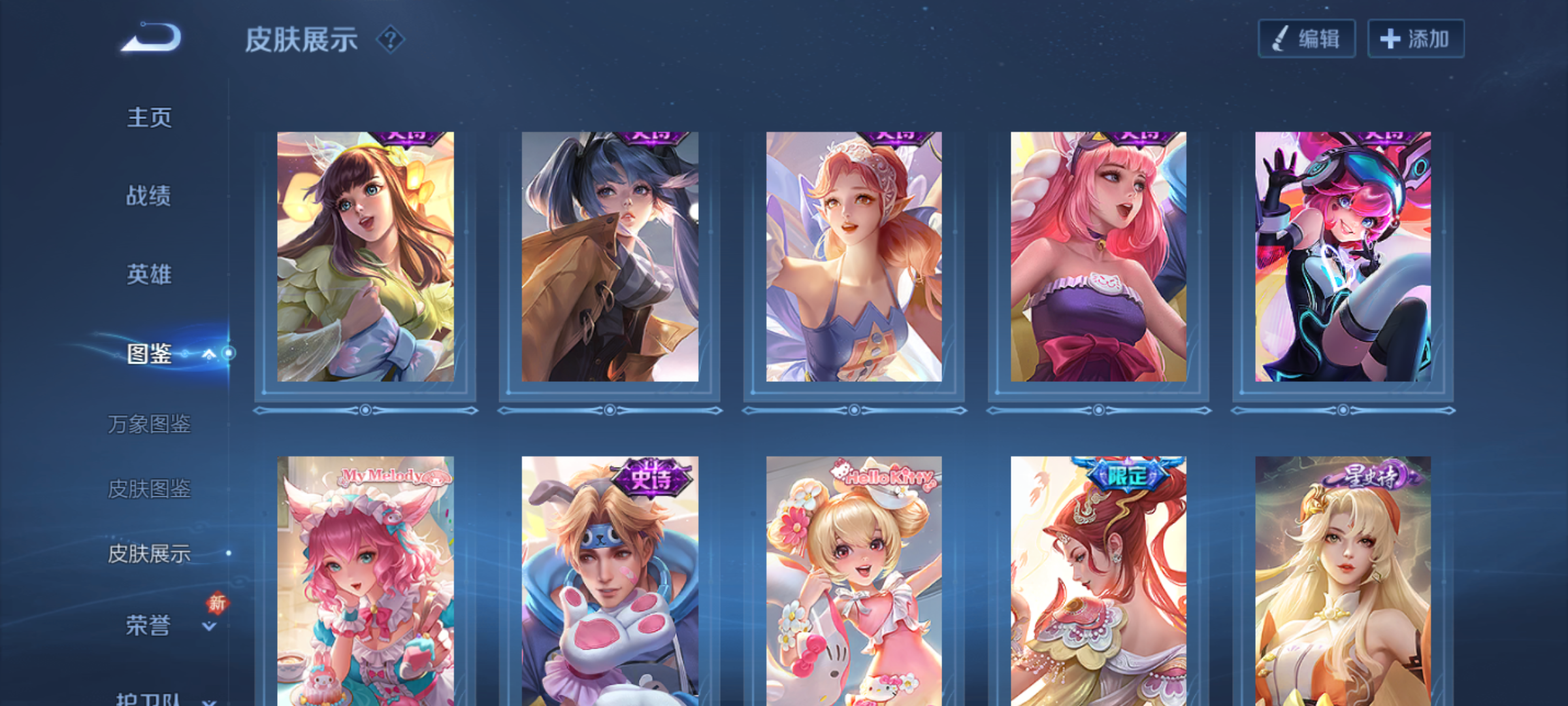The image size is (1568, 706).
Task: Pick the pink-haired girl in purple dress card
Action: point(1098,257)
